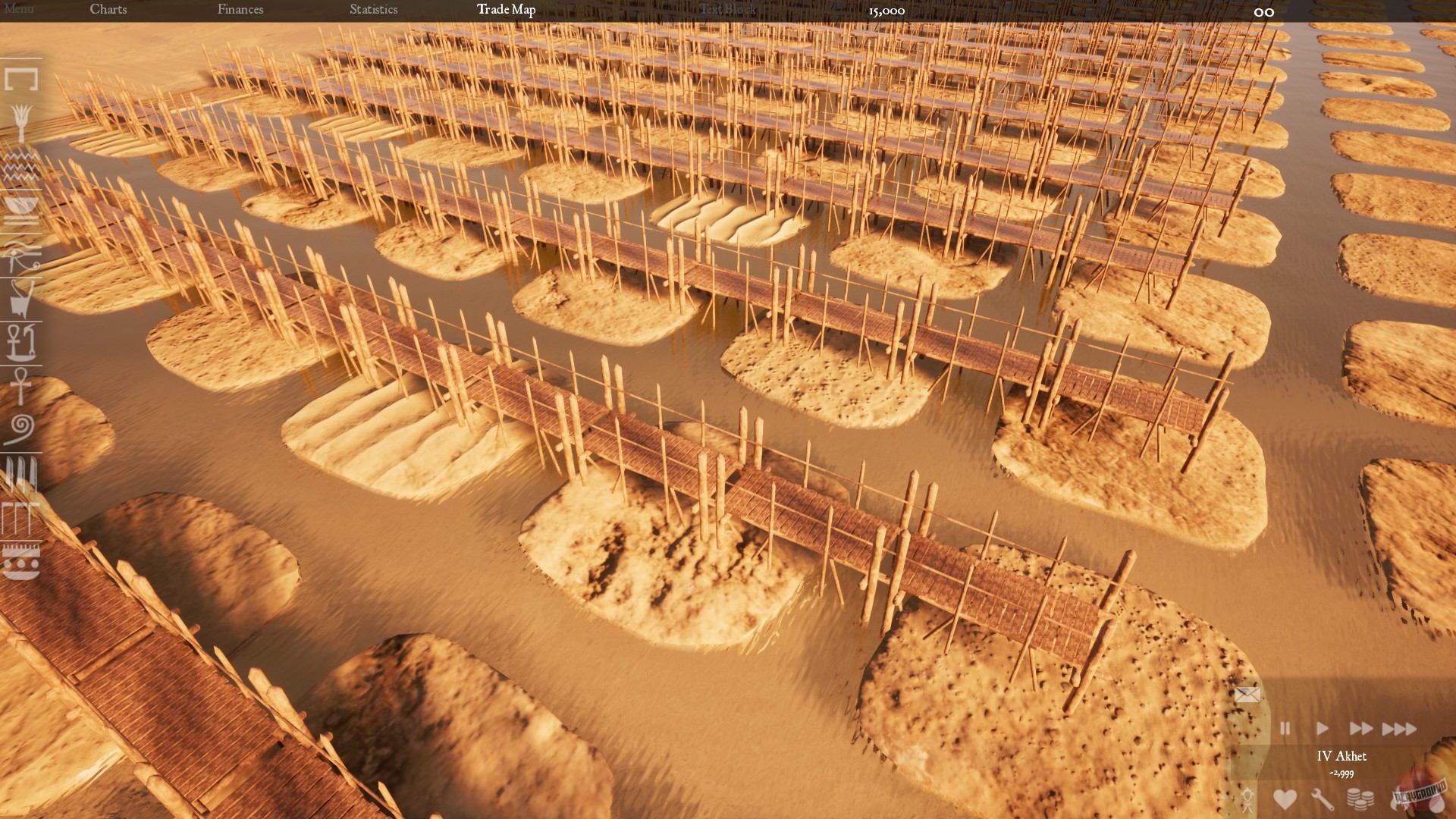
Task: Resume normal game speed with the play arrow
Action: [x=1323, y=728]
